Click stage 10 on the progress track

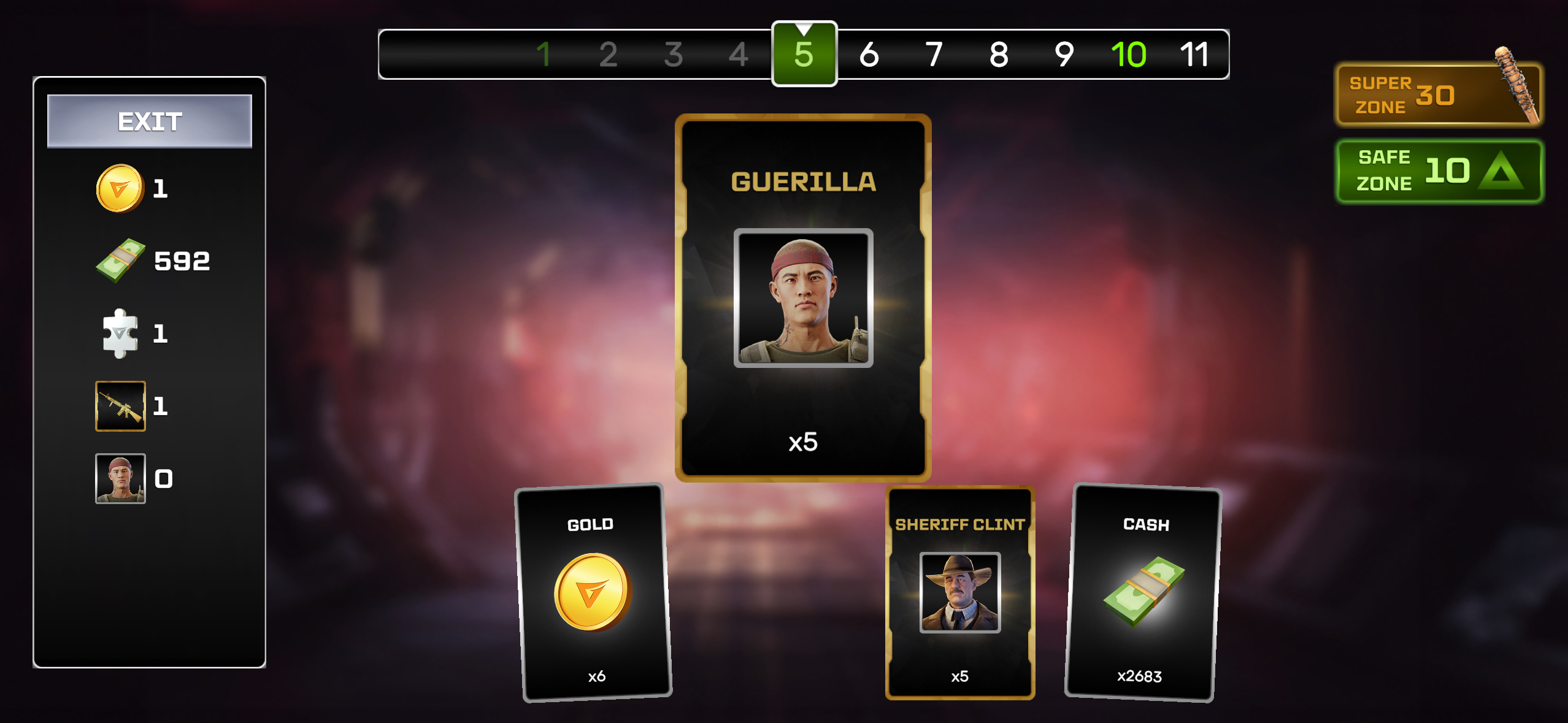click(x=1128, y=55)
